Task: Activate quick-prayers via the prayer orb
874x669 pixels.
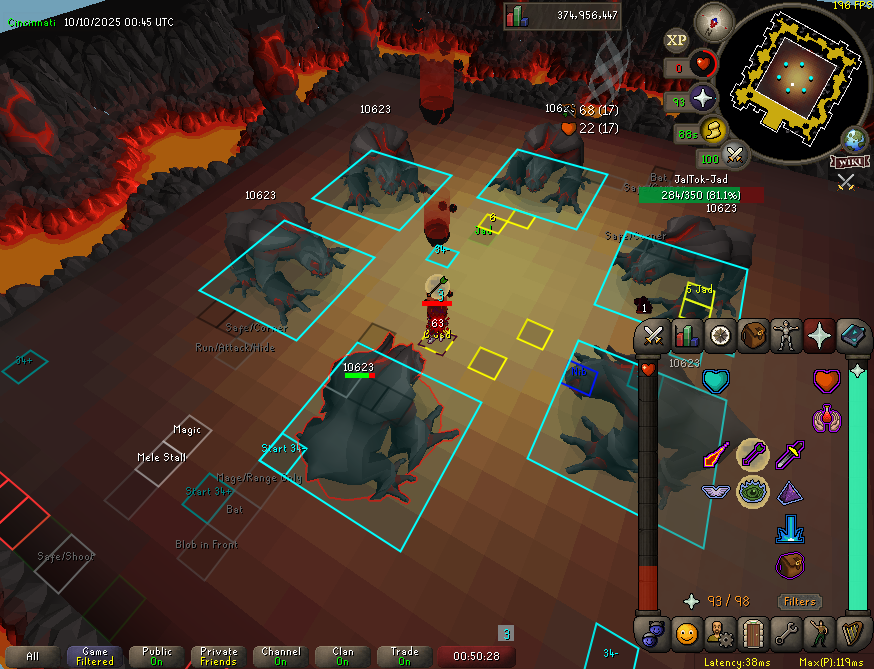Action: pyautogui.click(x=704, y=99)
